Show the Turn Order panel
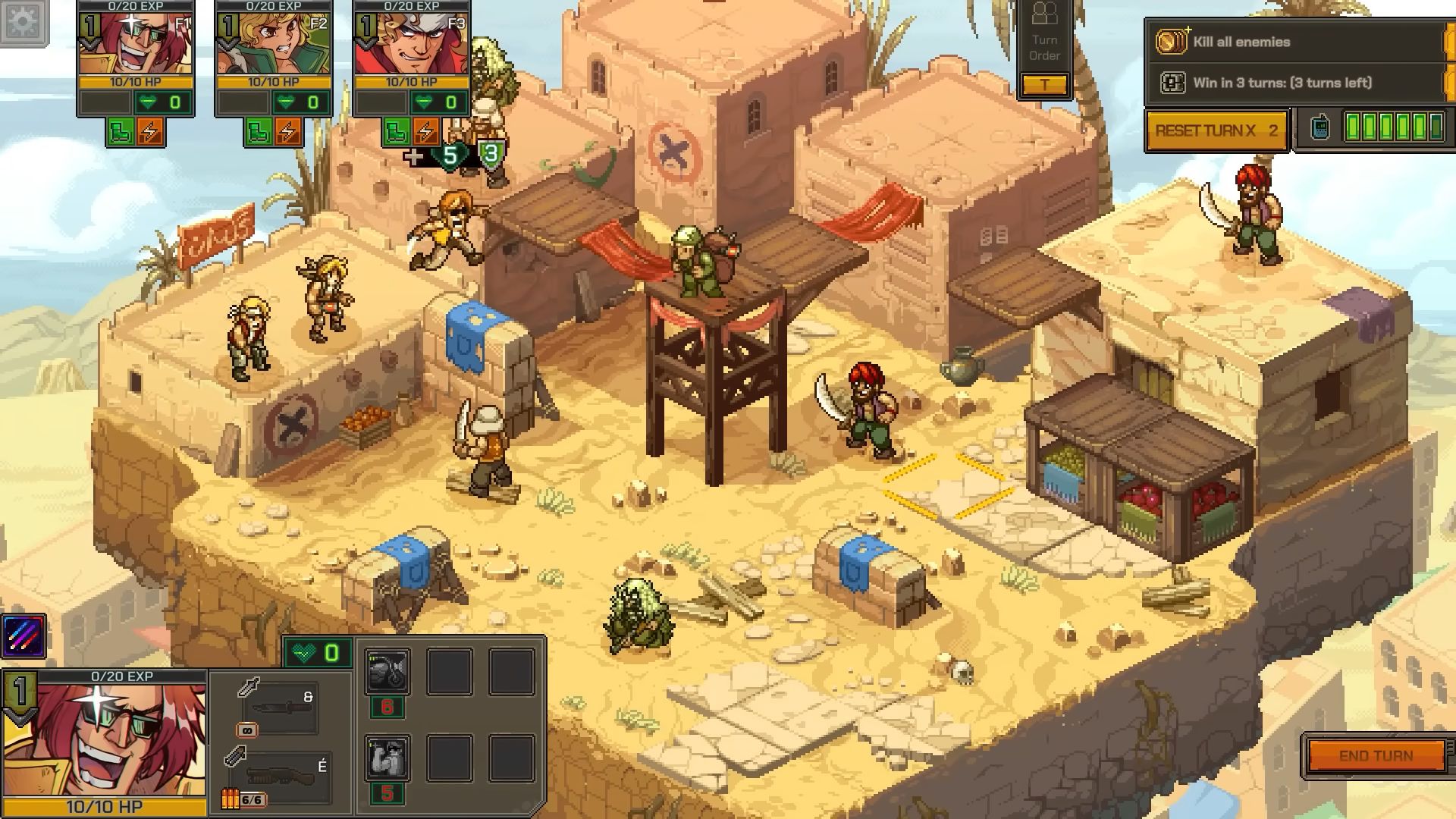This screenshot has height=819, width=1456. pyautogui.click(x=1044, y=47)
